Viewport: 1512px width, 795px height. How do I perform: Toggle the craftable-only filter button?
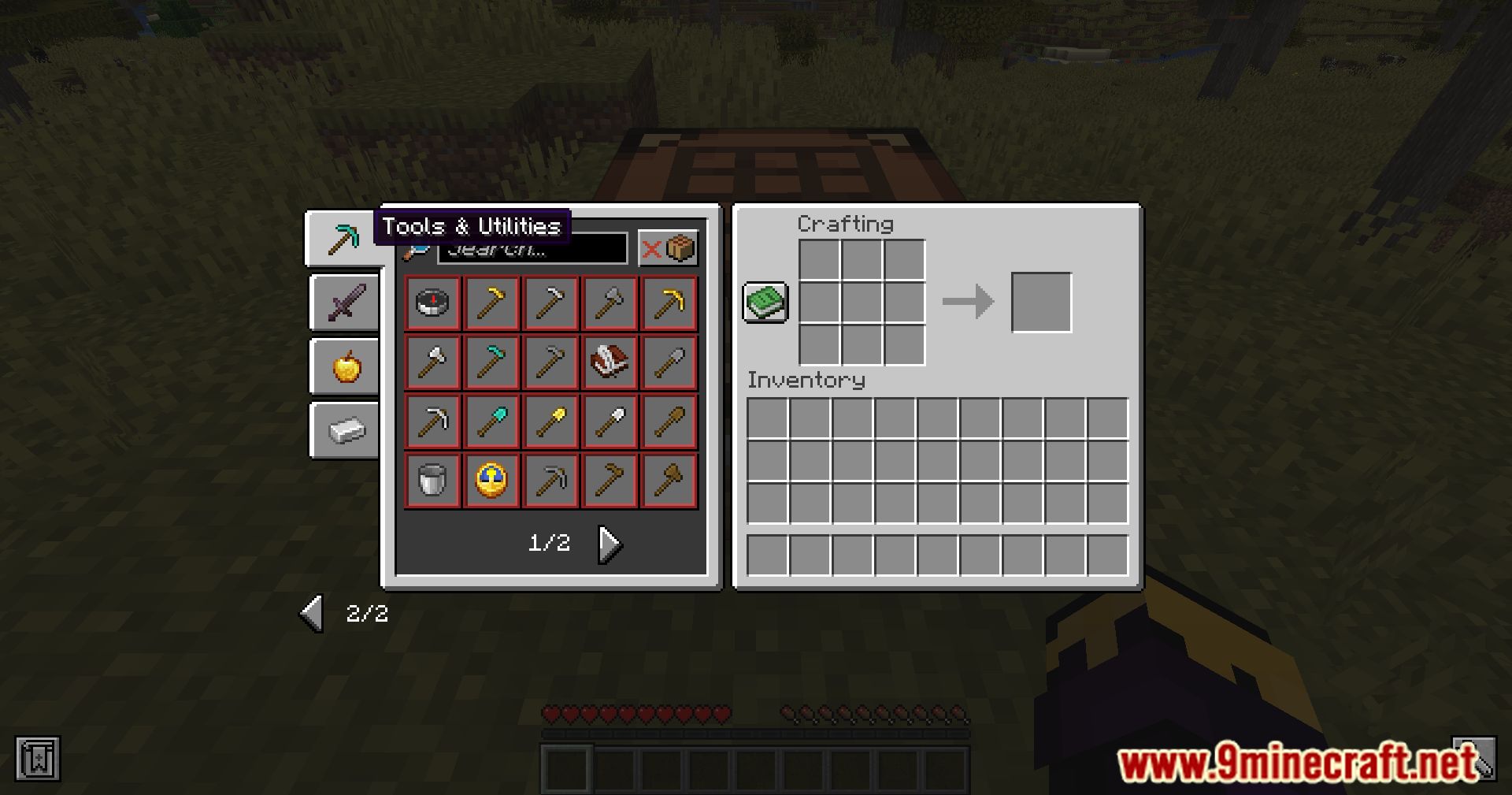[668, 249]
